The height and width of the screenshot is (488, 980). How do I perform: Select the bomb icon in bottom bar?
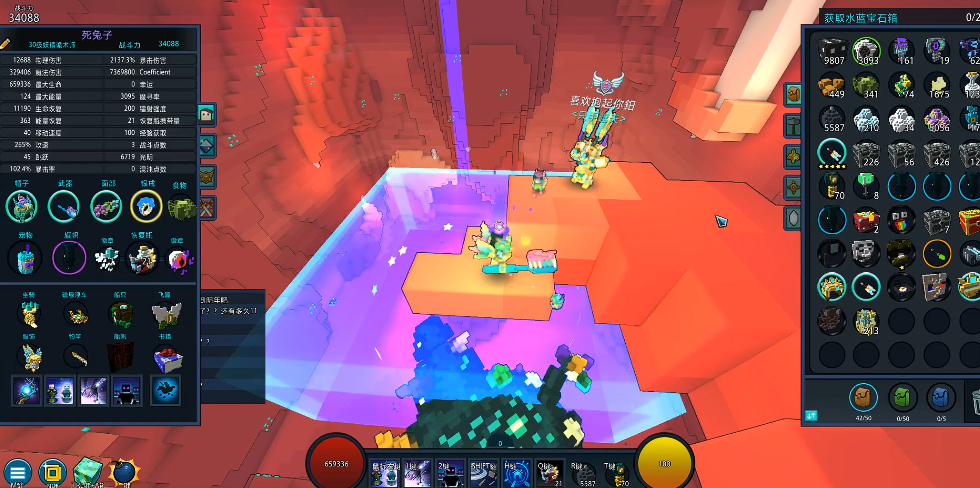pos(123,472)
